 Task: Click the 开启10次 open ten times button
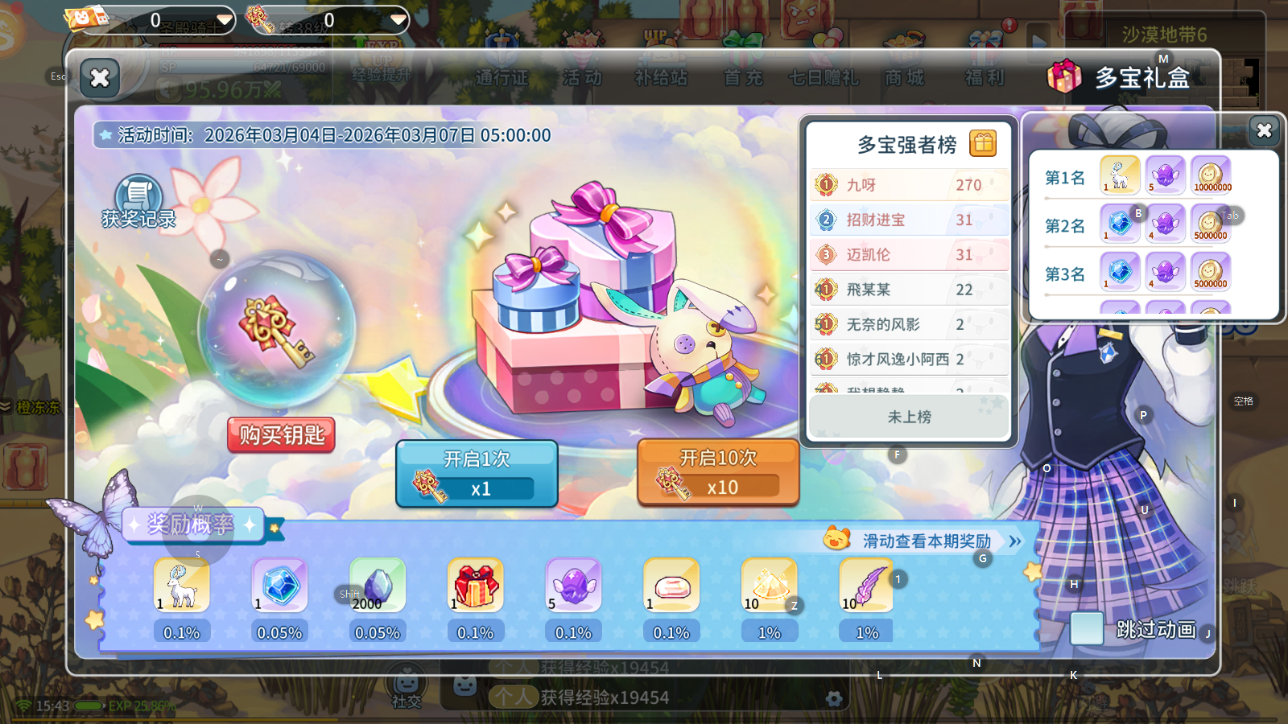tap(717, 472)
